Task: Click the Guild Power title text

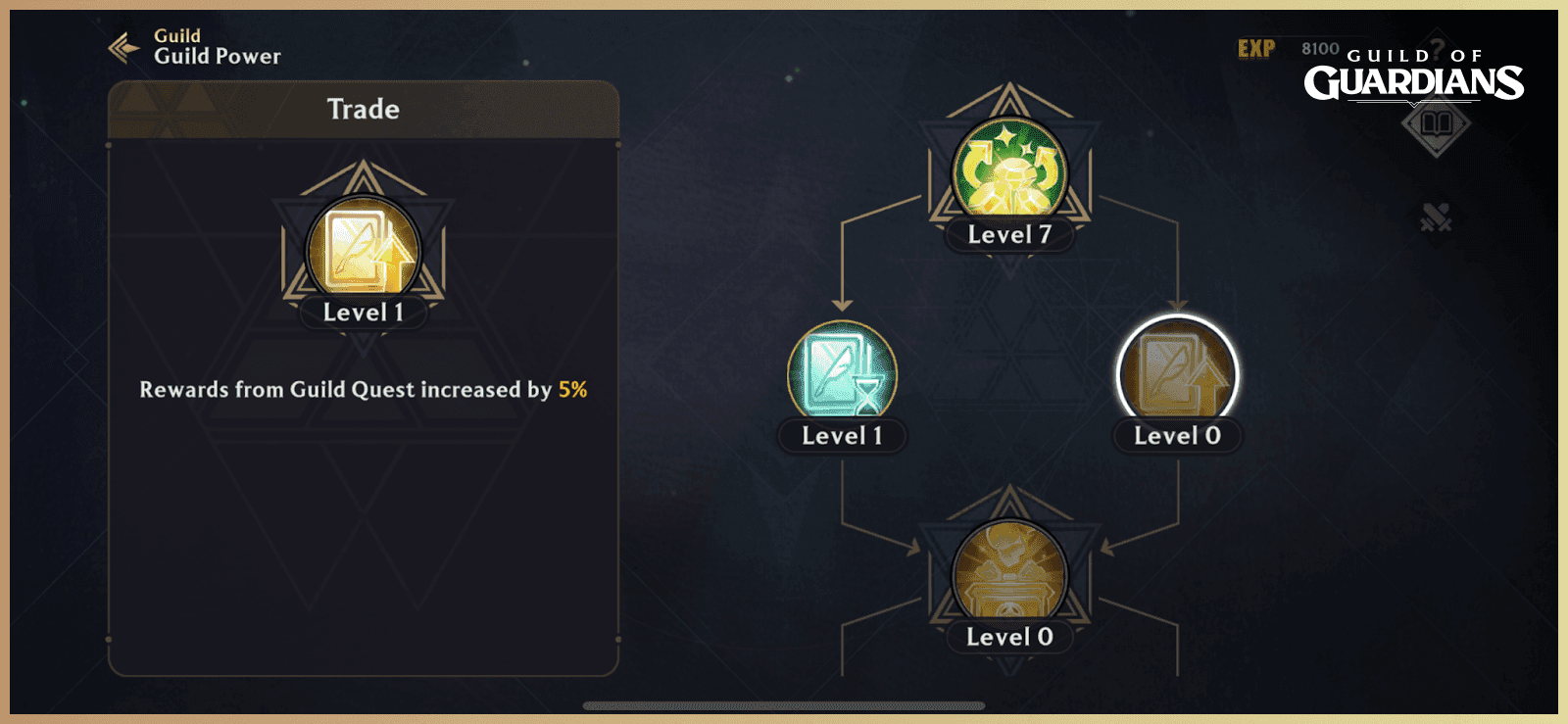Action: click(217, 56)
